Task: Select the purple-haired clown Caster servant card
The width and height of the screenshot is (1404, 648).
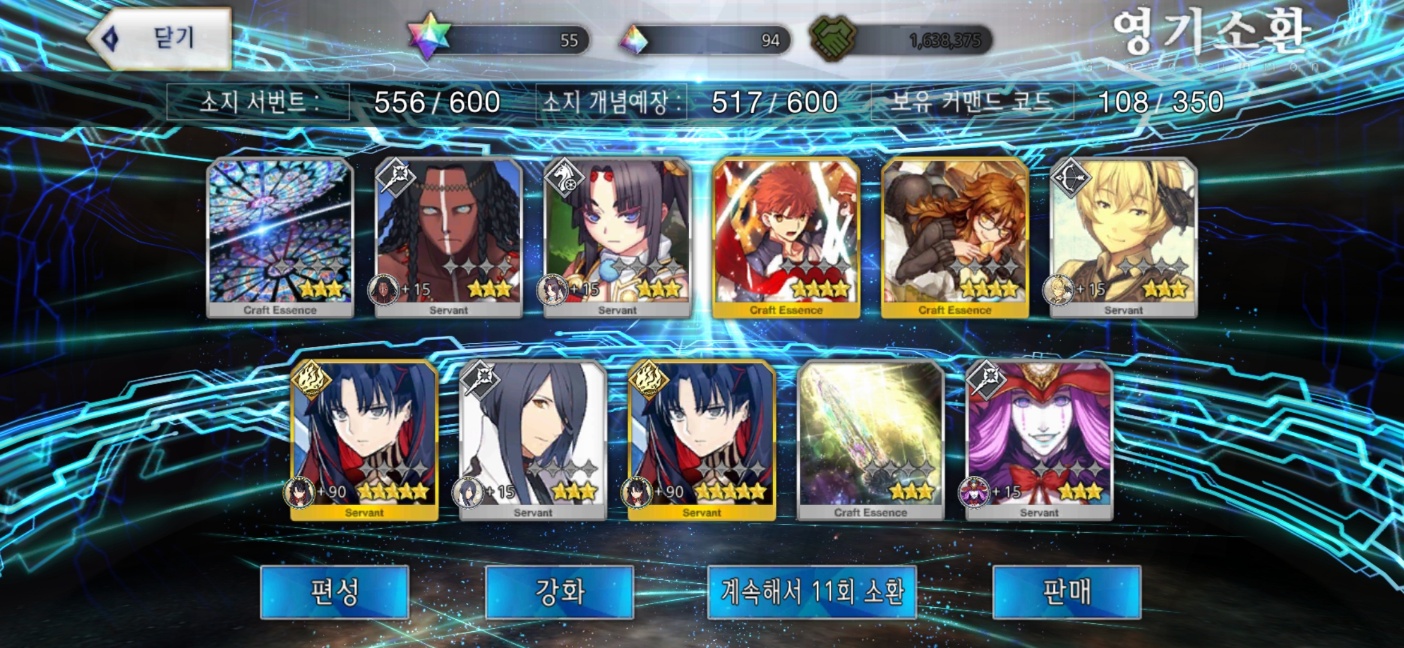Action: pyautogui.click(x=1039, y=440)
